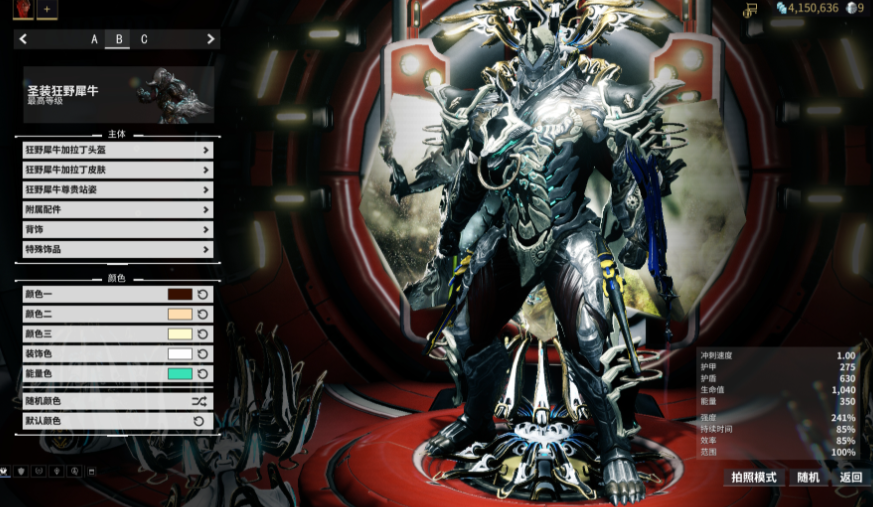Change the white 装饰色 accent color
873x507 pixels.
tap(180, 354)
